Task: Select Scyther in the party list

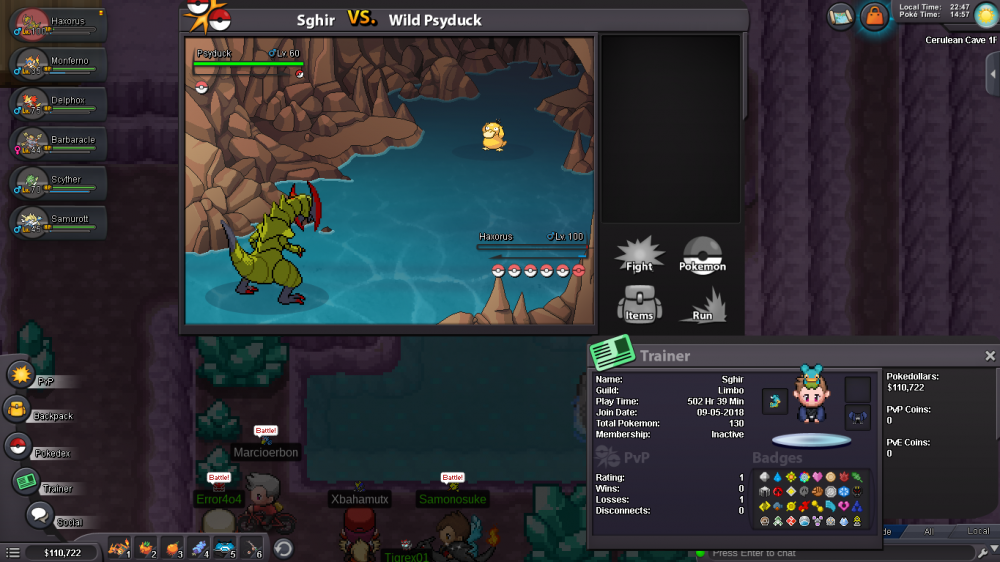Action: pos(58,182)
